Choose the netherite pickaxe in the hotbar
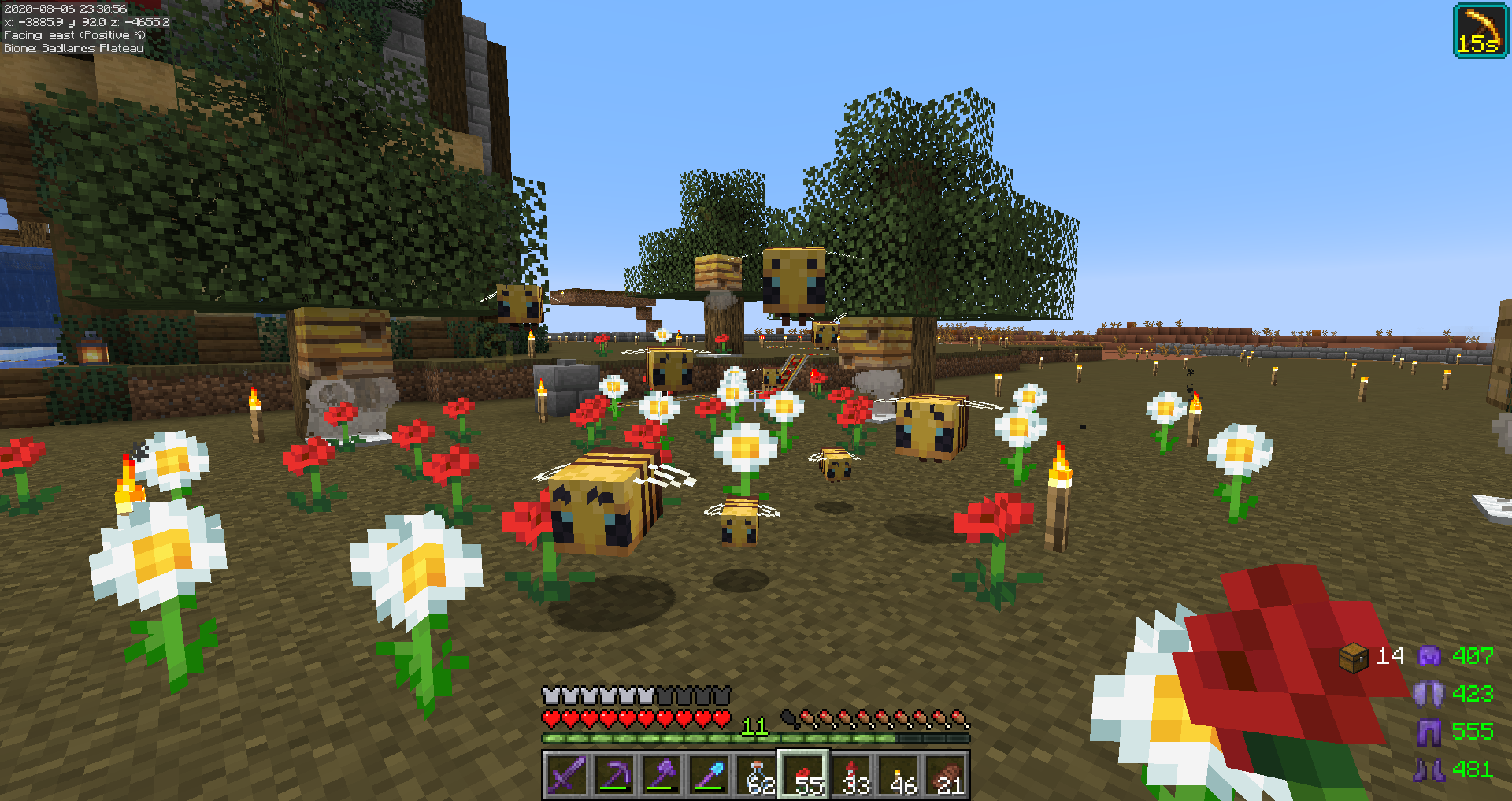Viewport: 1512px width, 801px height. (614, 775)
